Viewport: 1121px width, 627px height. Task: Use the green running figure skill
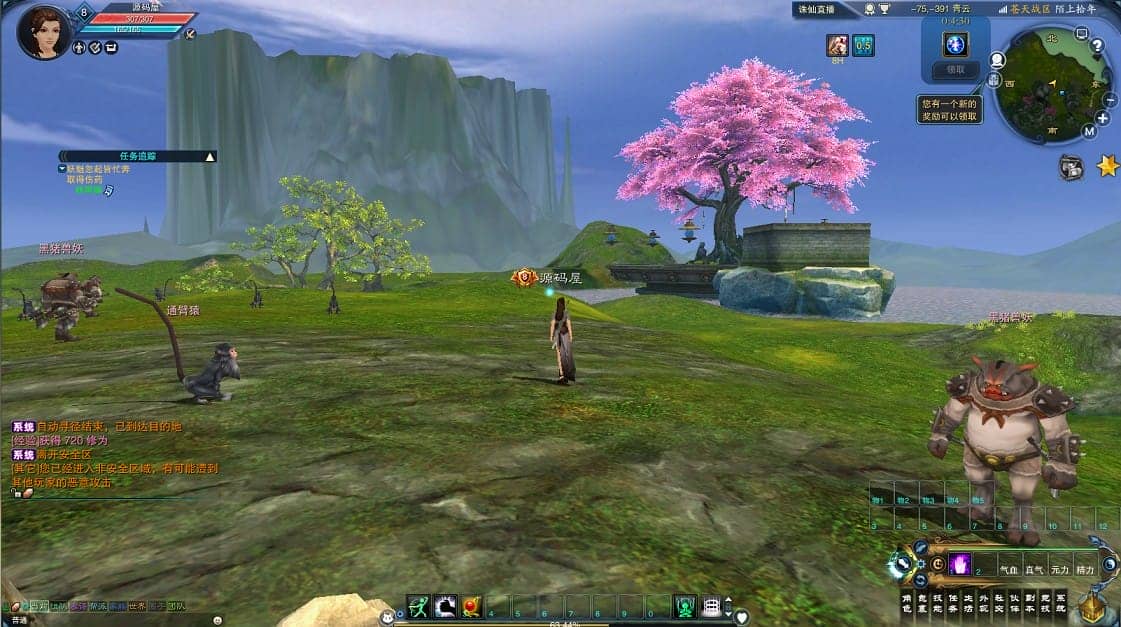point(419,606)
